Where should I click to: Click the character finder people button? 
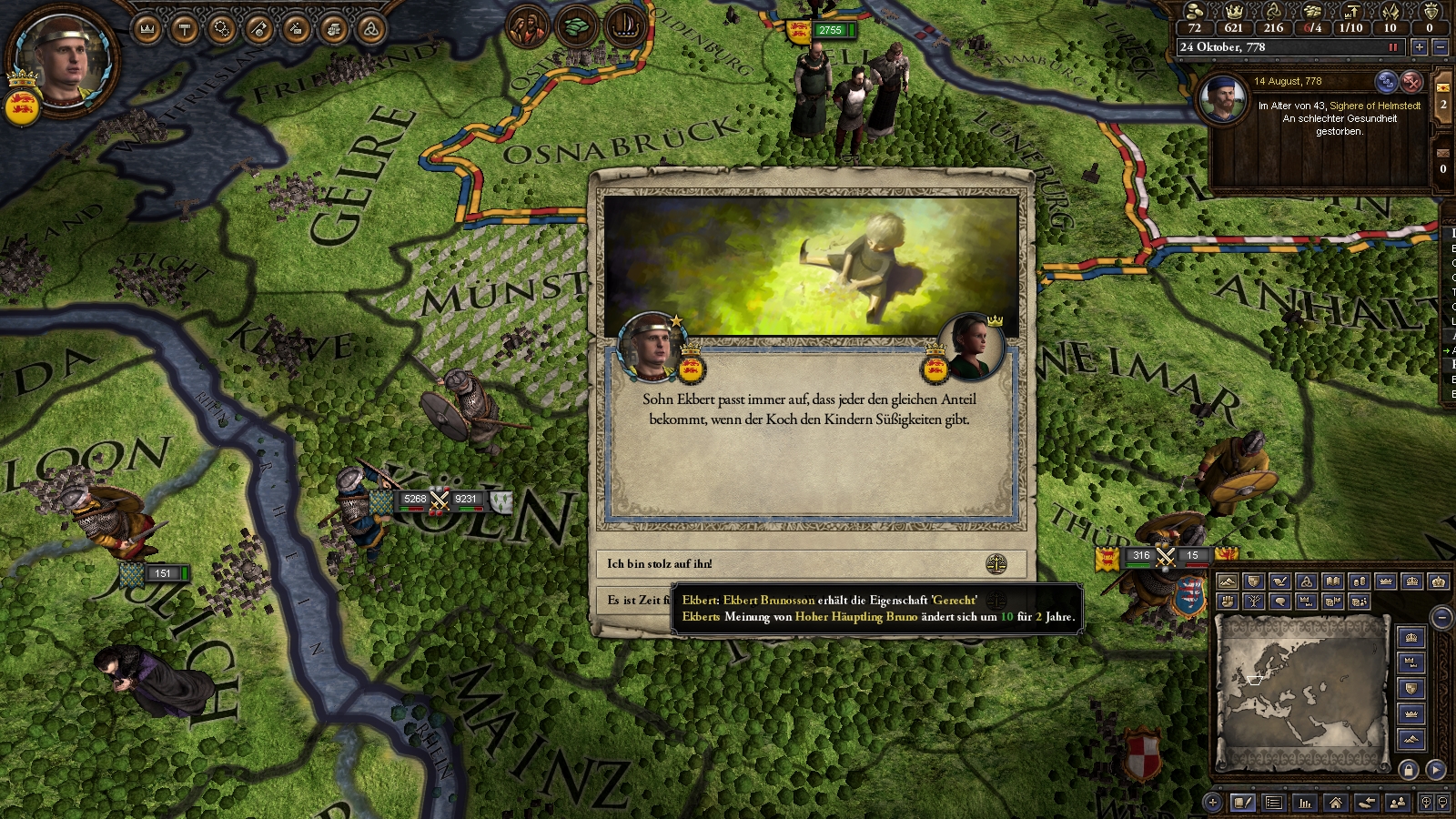coord(1398,803)
